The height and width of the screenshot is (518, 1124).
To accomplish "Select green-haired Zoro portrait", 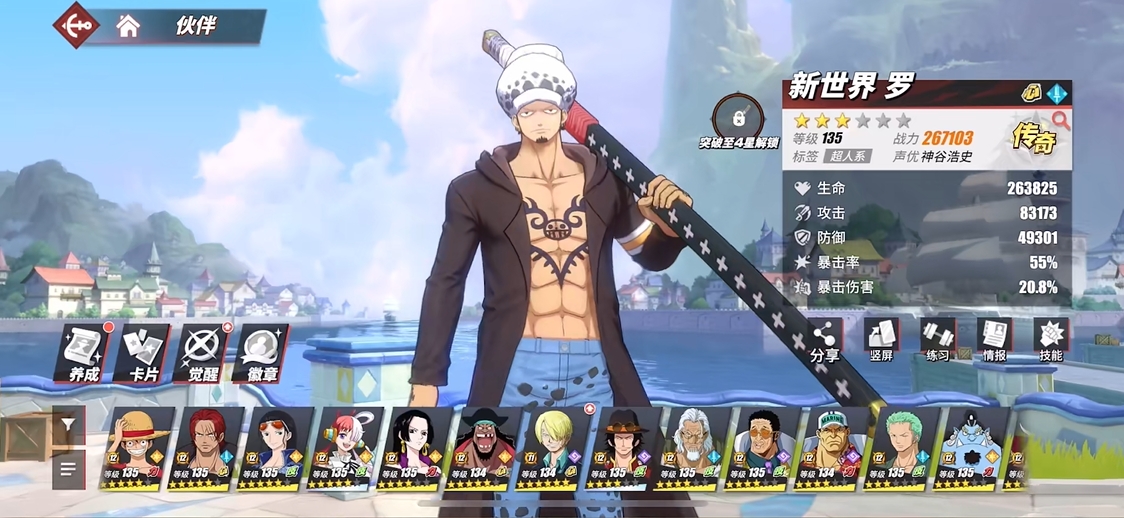I will click(901, 447).
